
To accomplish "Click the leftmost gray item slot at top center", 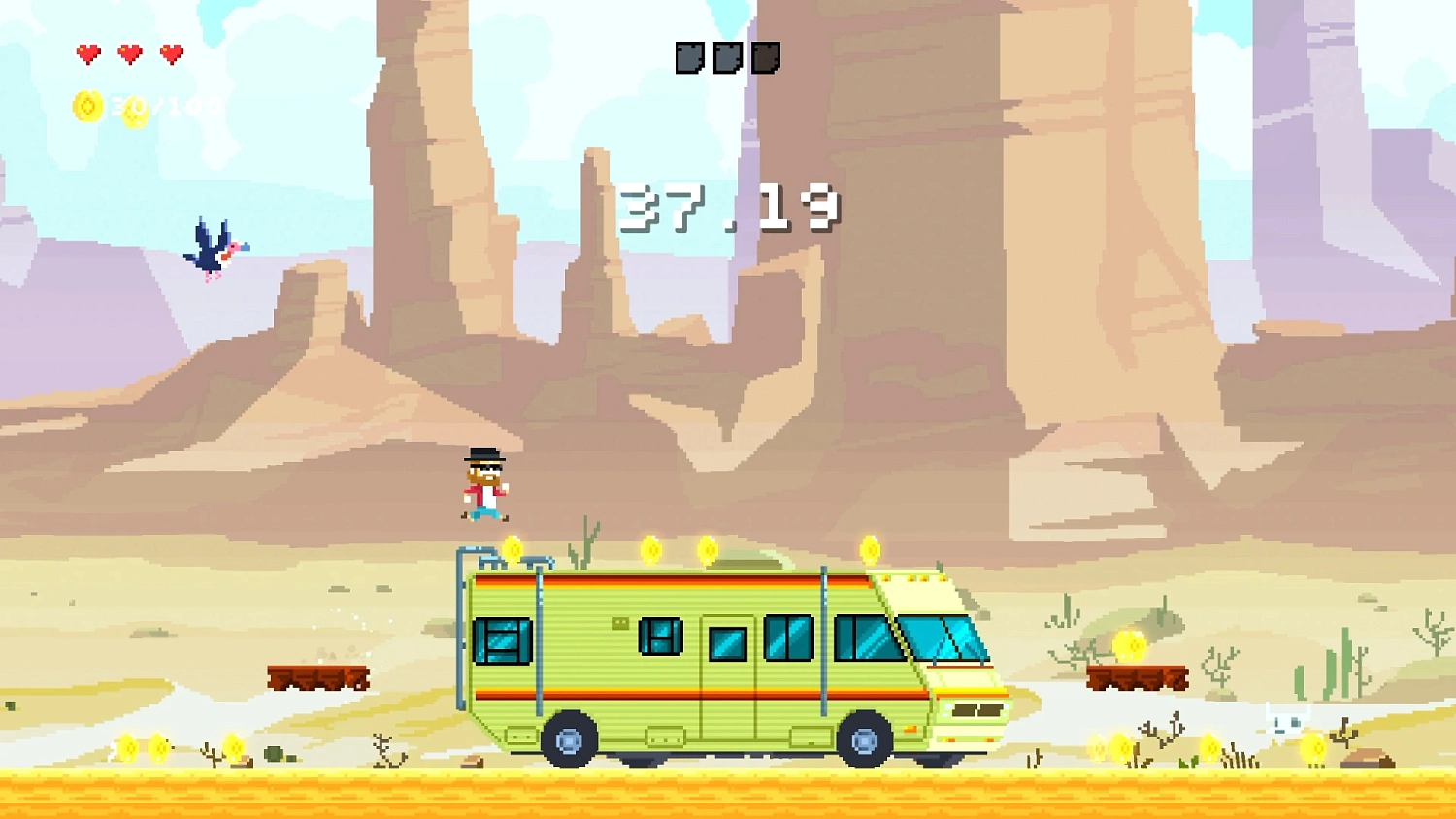I will pos(687,56).
